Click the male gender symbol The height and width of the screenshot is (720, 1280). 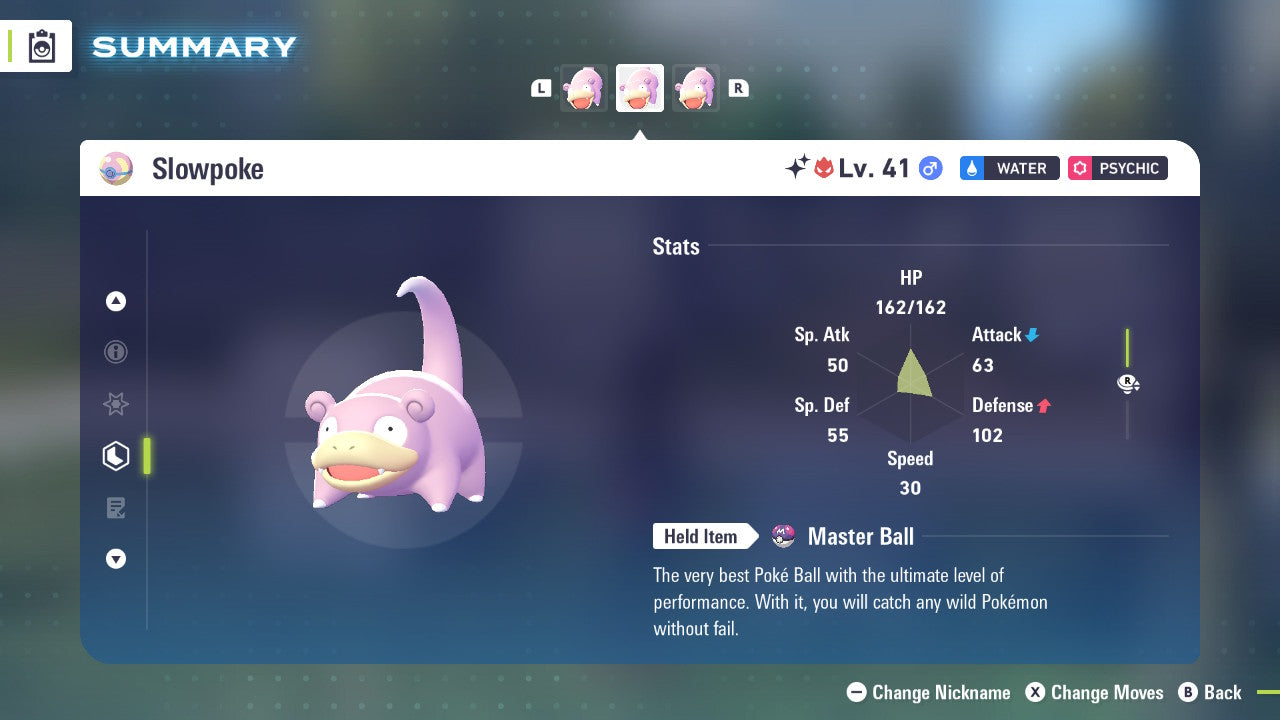click(x=928, y=169)
